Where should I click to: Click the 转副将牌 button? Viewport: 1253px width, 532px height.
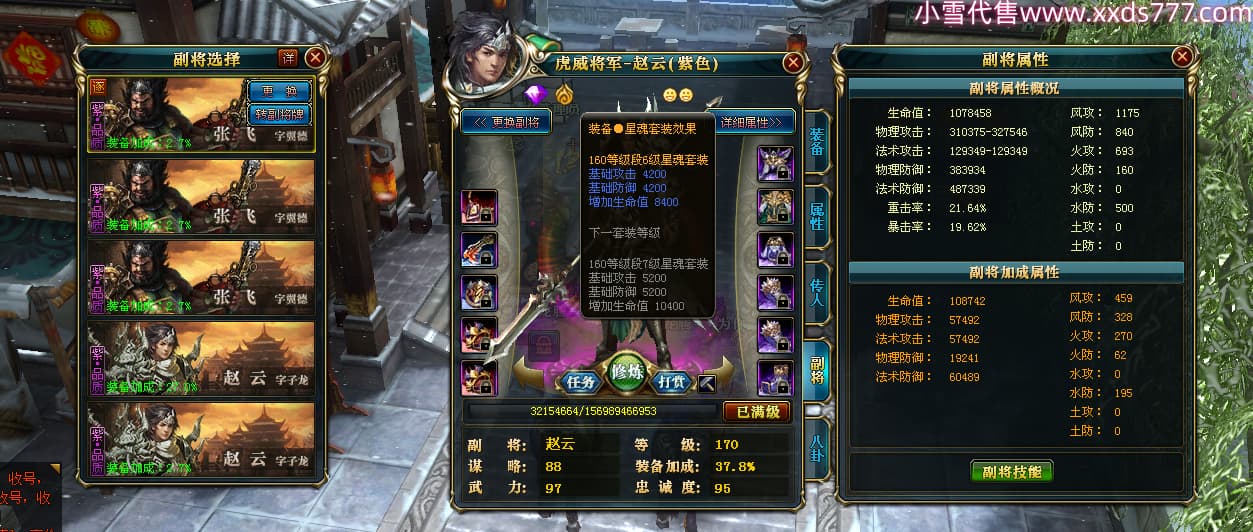[279, 112]
